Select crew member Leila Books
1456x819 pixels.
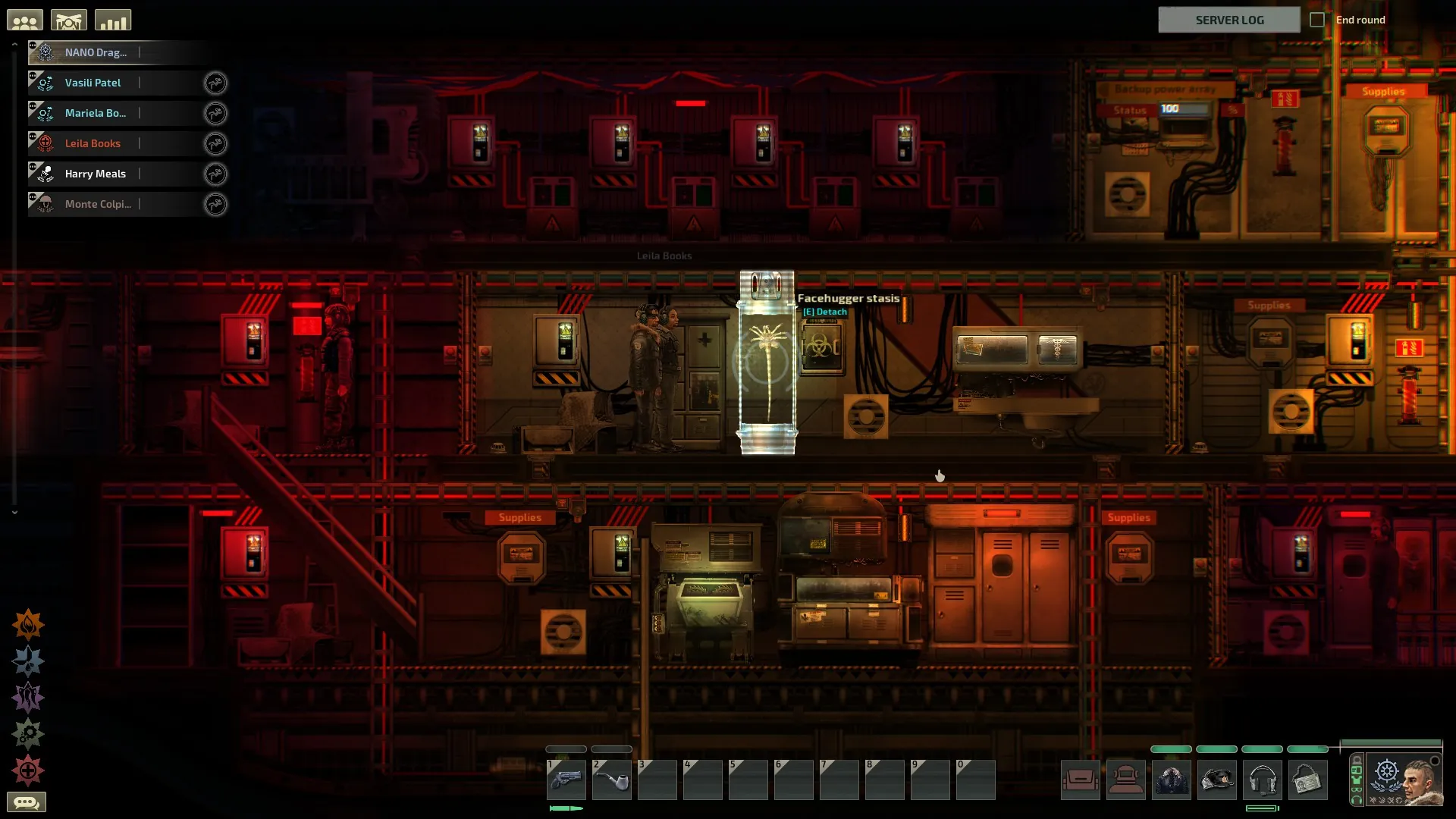[93, 143]
